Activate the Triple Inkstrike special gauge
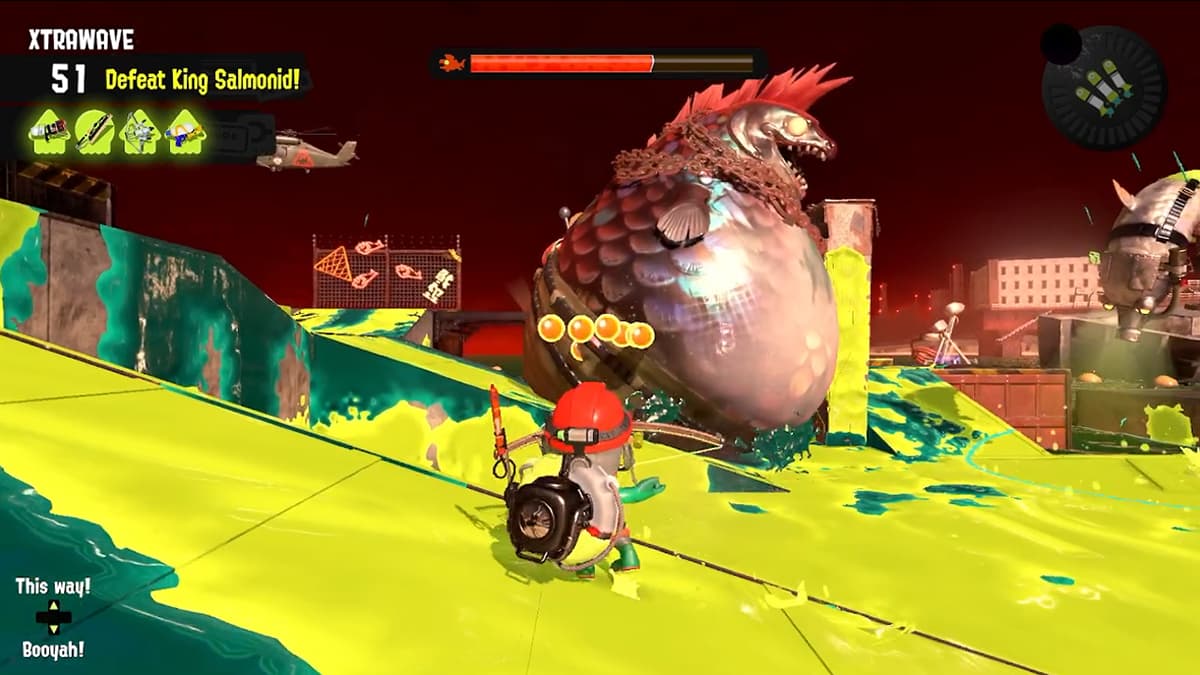Image resolution: width=1200 pixels, height=675 pixels. coord(1104,88)
